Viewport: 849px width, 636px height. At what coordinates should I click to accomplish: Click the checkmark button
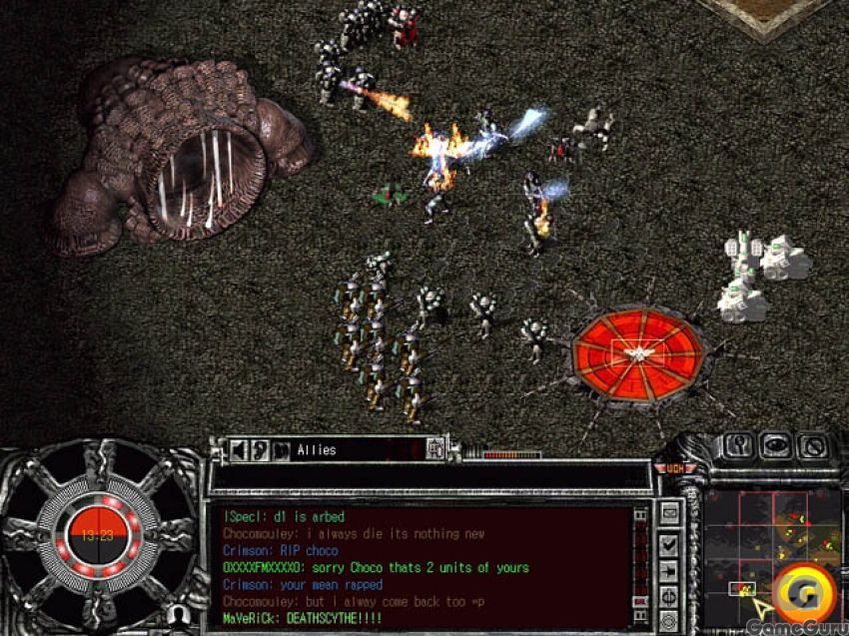pyautogui.click(x=668, y=545)
